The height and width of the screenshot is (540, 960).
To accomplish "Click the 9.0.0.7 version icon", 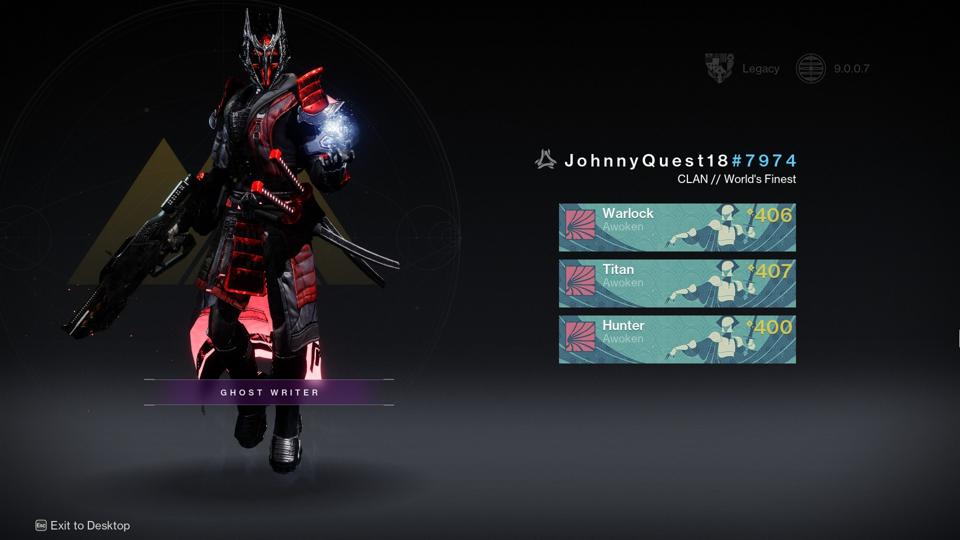I will pos(810,69).
